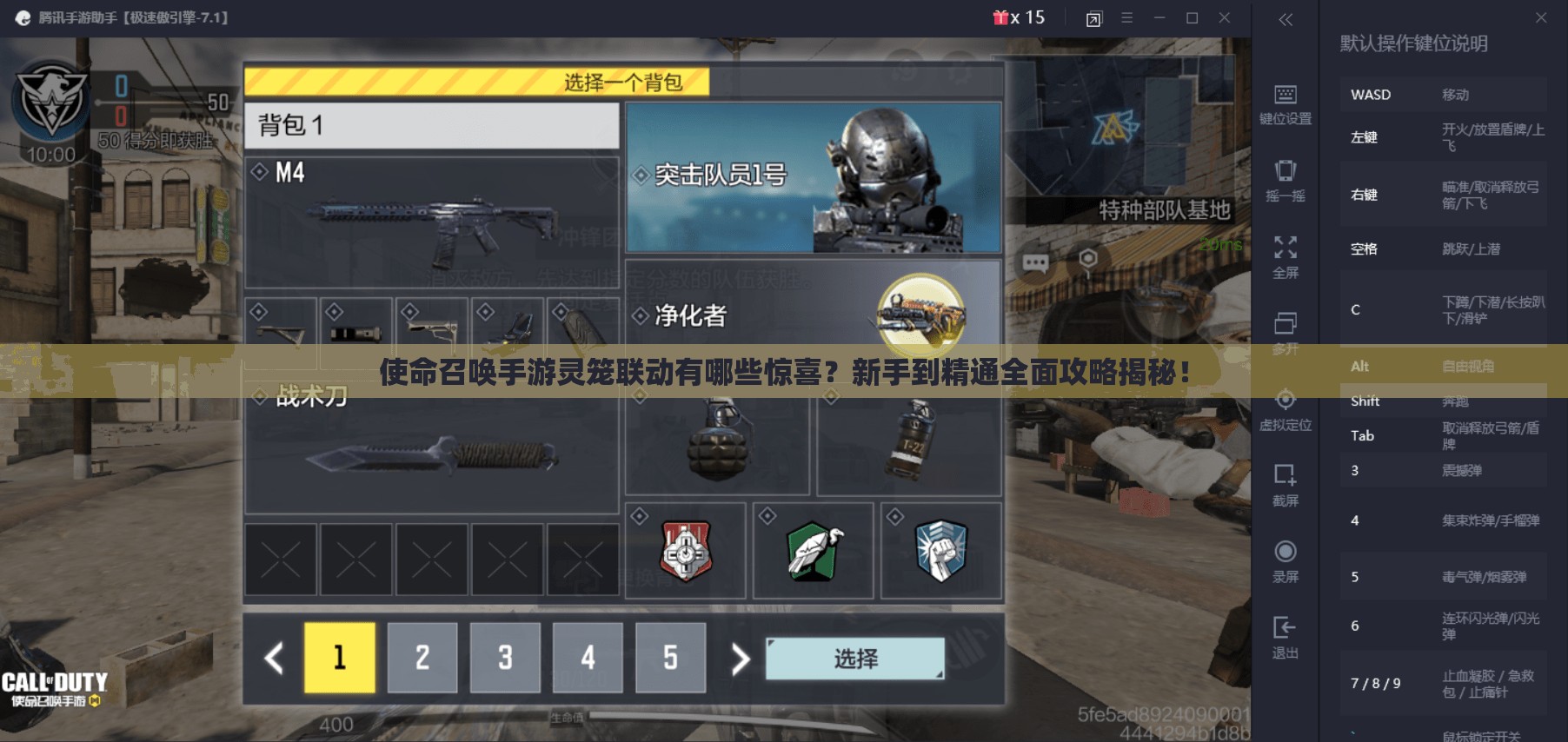Open the hamburger menu in title bar
The width and height of the screenshot is (1568, 742).
click(1126, 17)
